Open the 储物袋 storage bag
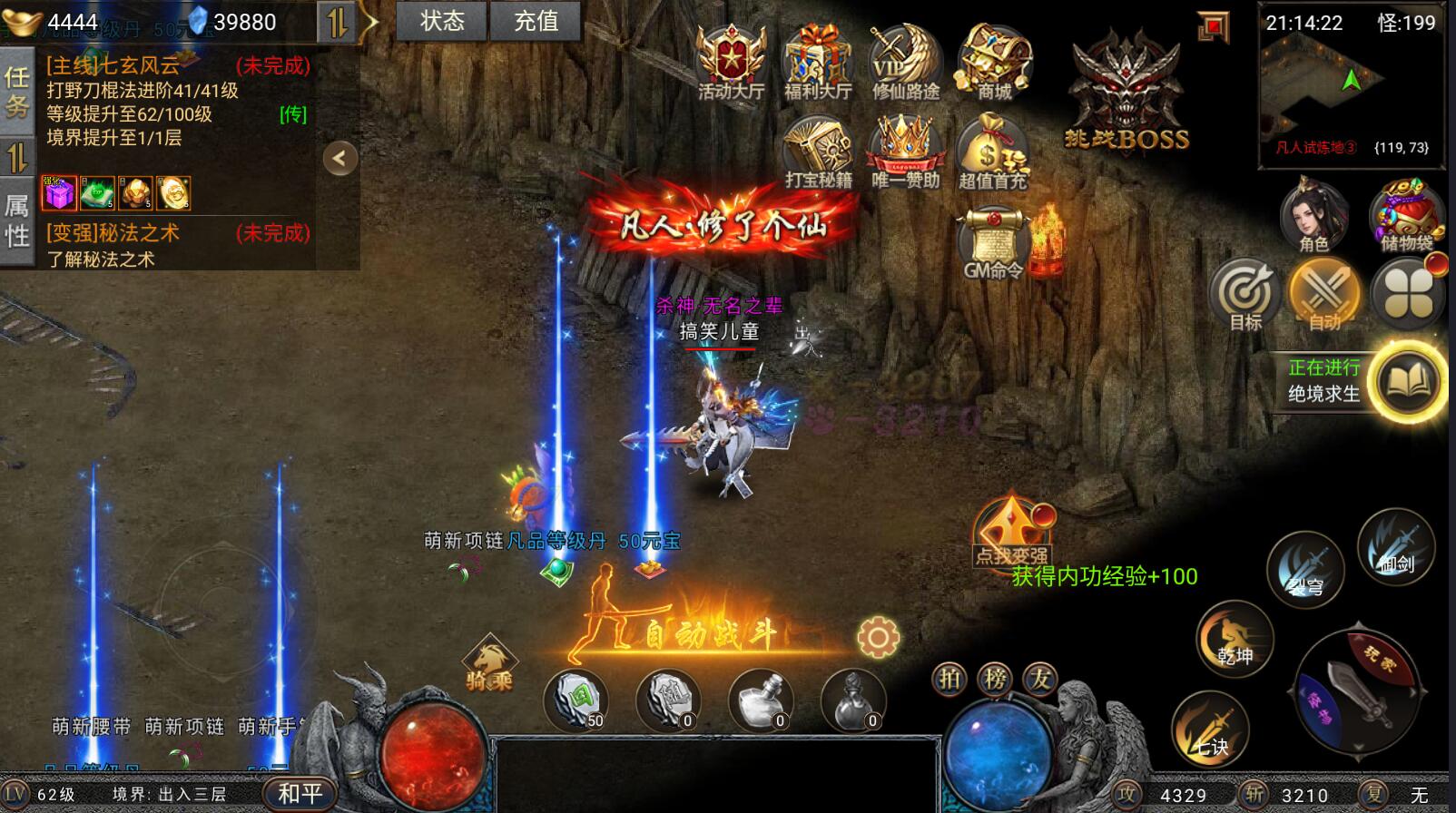1456x813 pixels. [x=1406, y=216]
